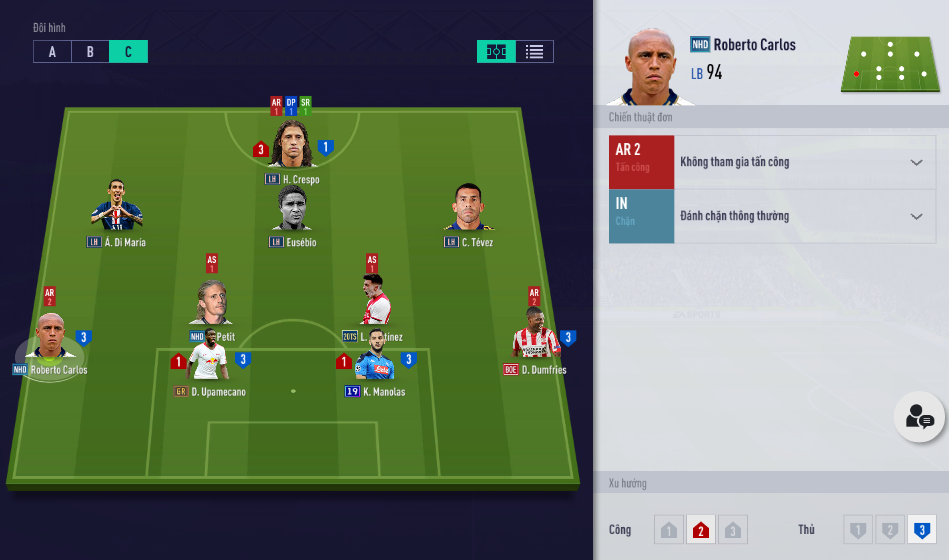Screen dimensions: 949x560
Task: Select A. Di Maria on the pitch
Action: (x=117, y=208)
